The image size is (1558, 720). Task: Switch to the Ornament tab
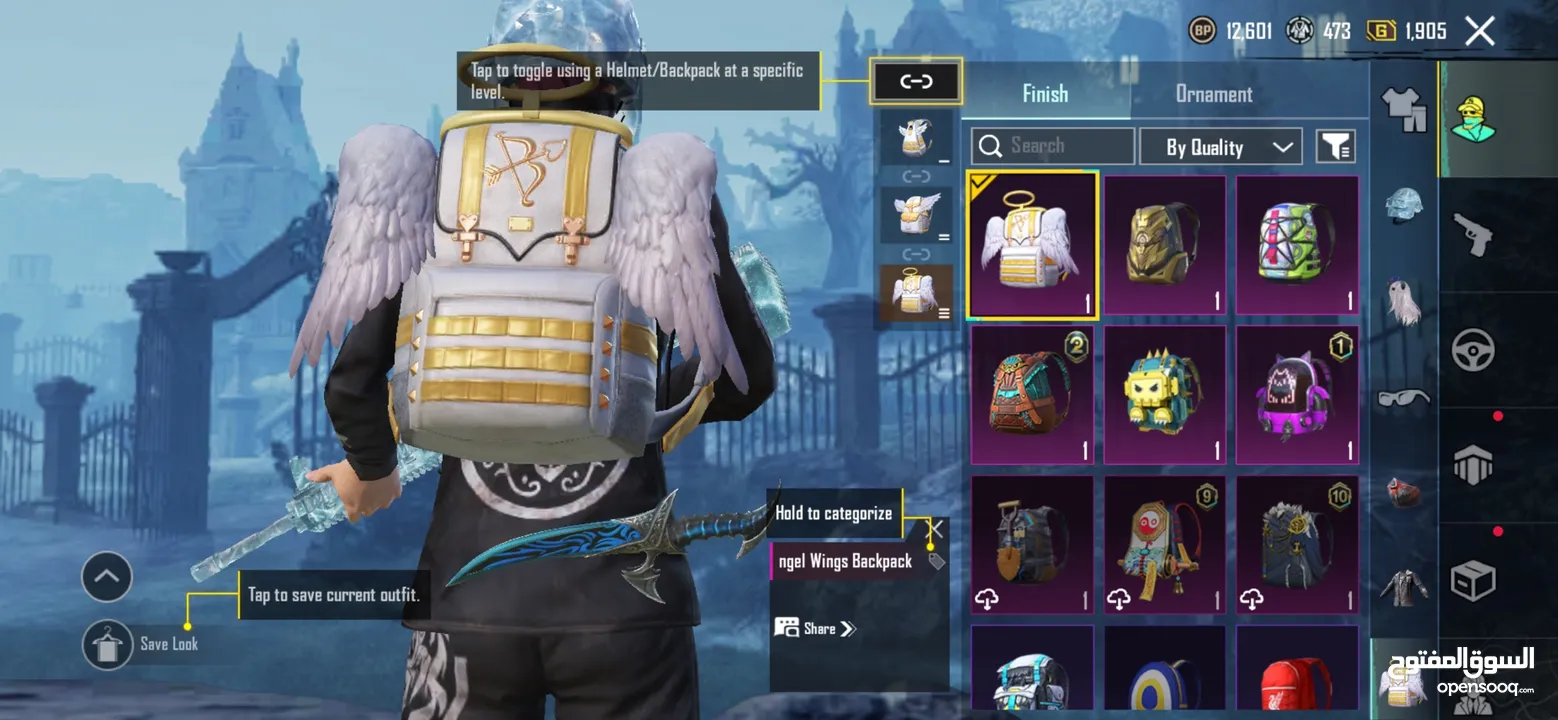pos(1213,94)
